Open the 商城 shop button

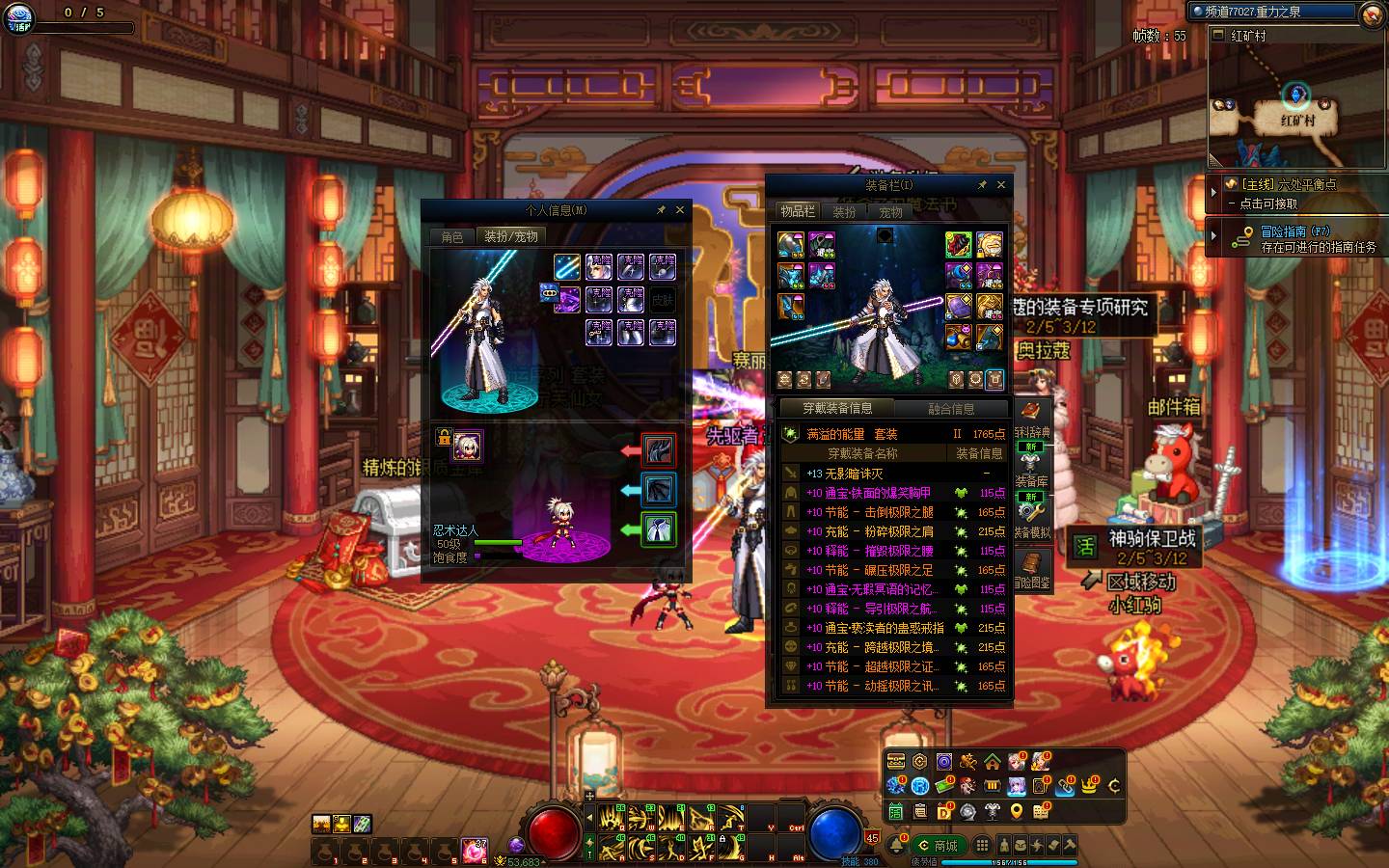940,846
